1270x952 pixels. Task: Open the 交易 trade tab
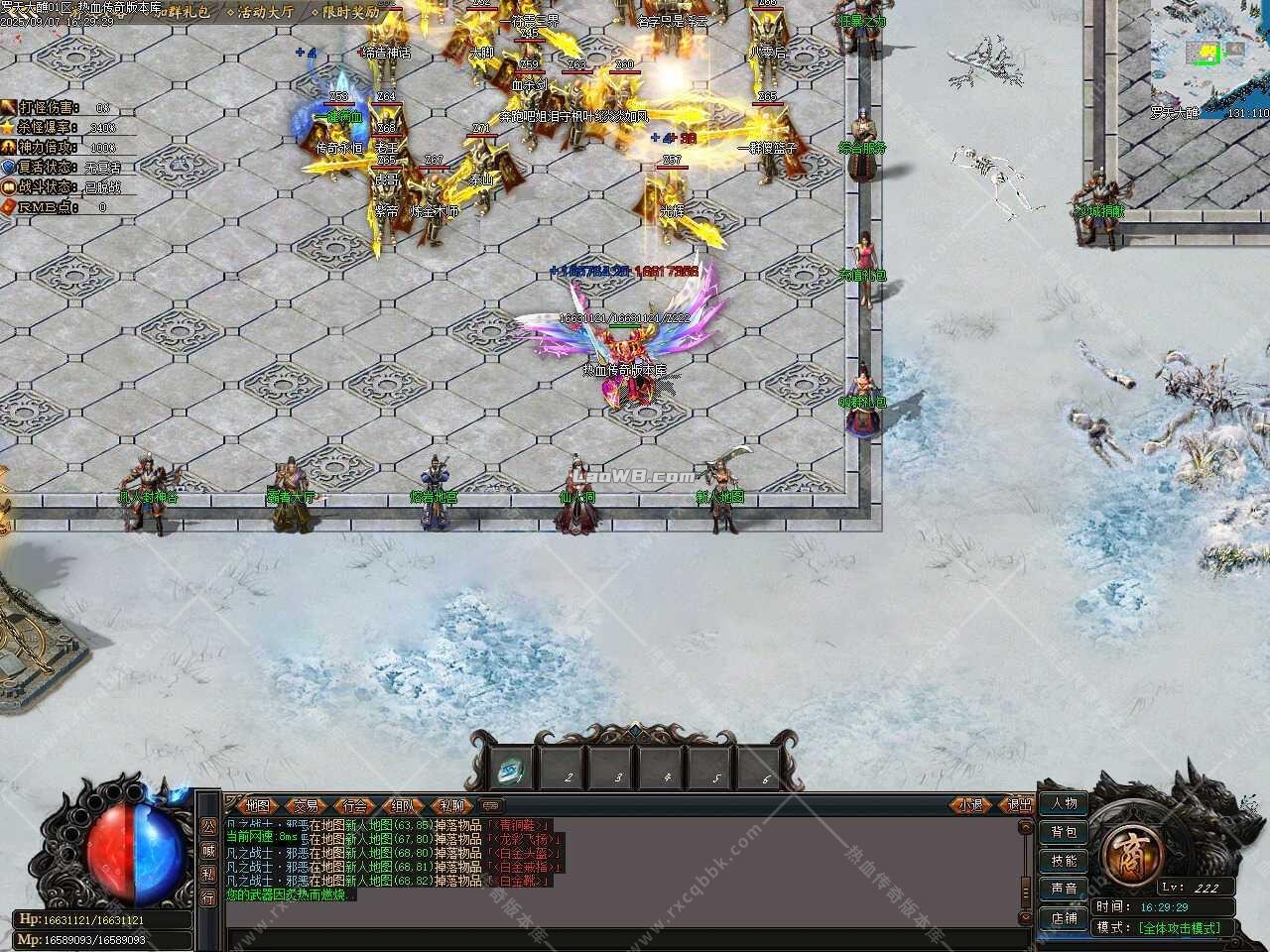(x=307, y=806)
